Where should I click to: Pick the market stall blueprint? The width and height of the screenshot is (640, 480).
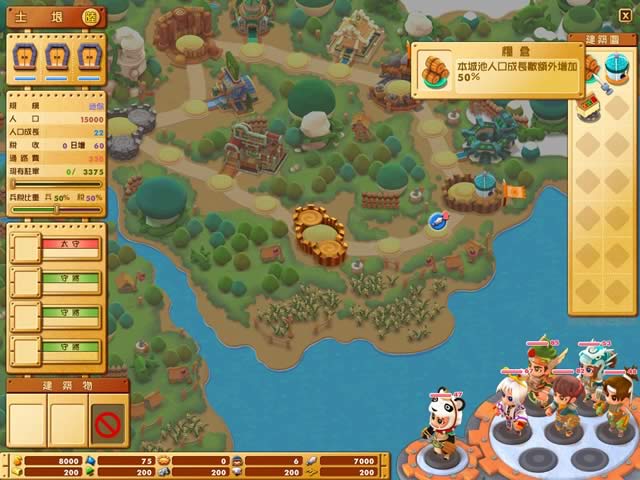pos(590,104)
